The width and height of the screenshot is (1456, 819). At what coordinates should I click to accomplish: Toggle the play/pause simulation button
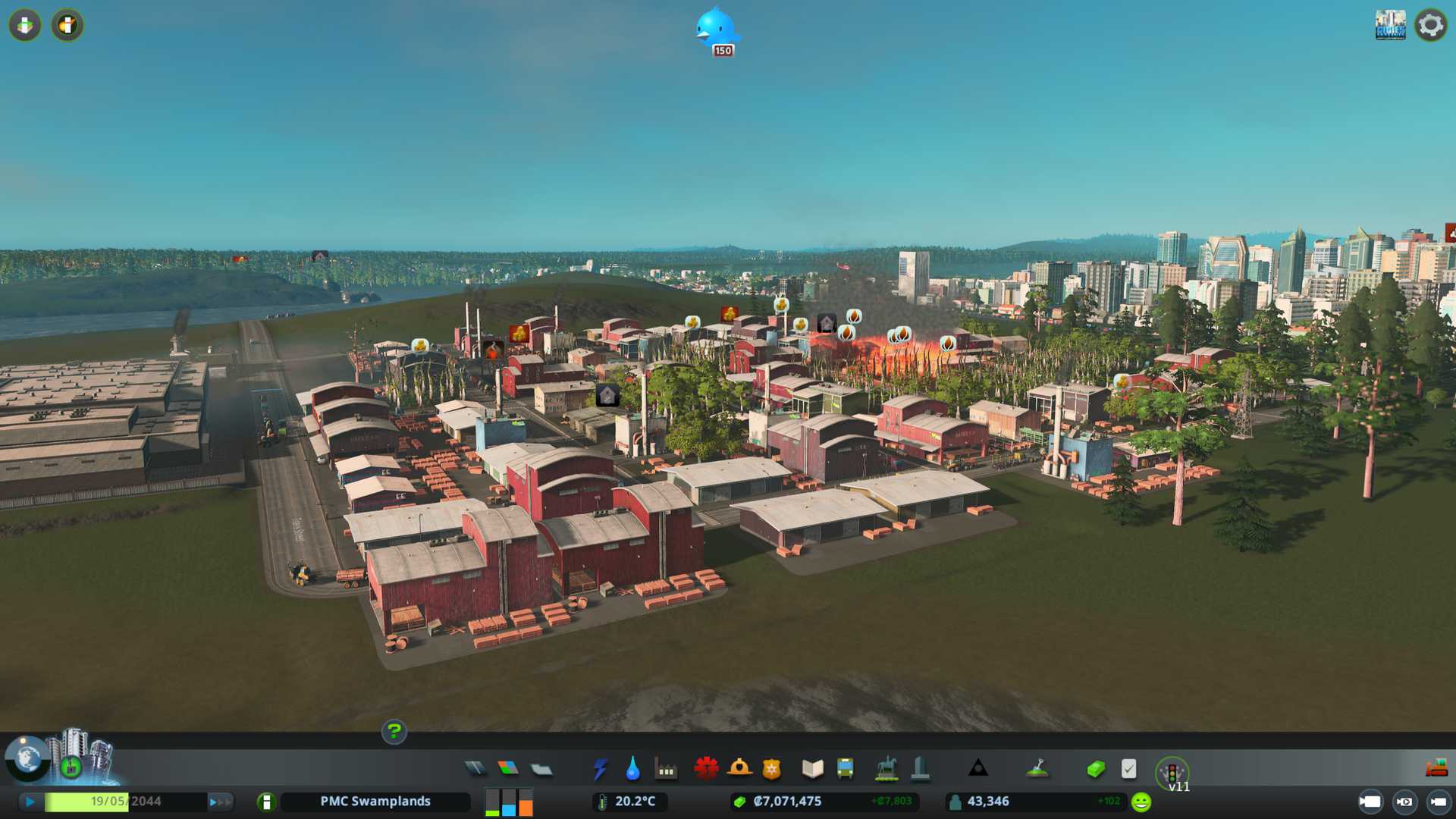tap(30, 802)
